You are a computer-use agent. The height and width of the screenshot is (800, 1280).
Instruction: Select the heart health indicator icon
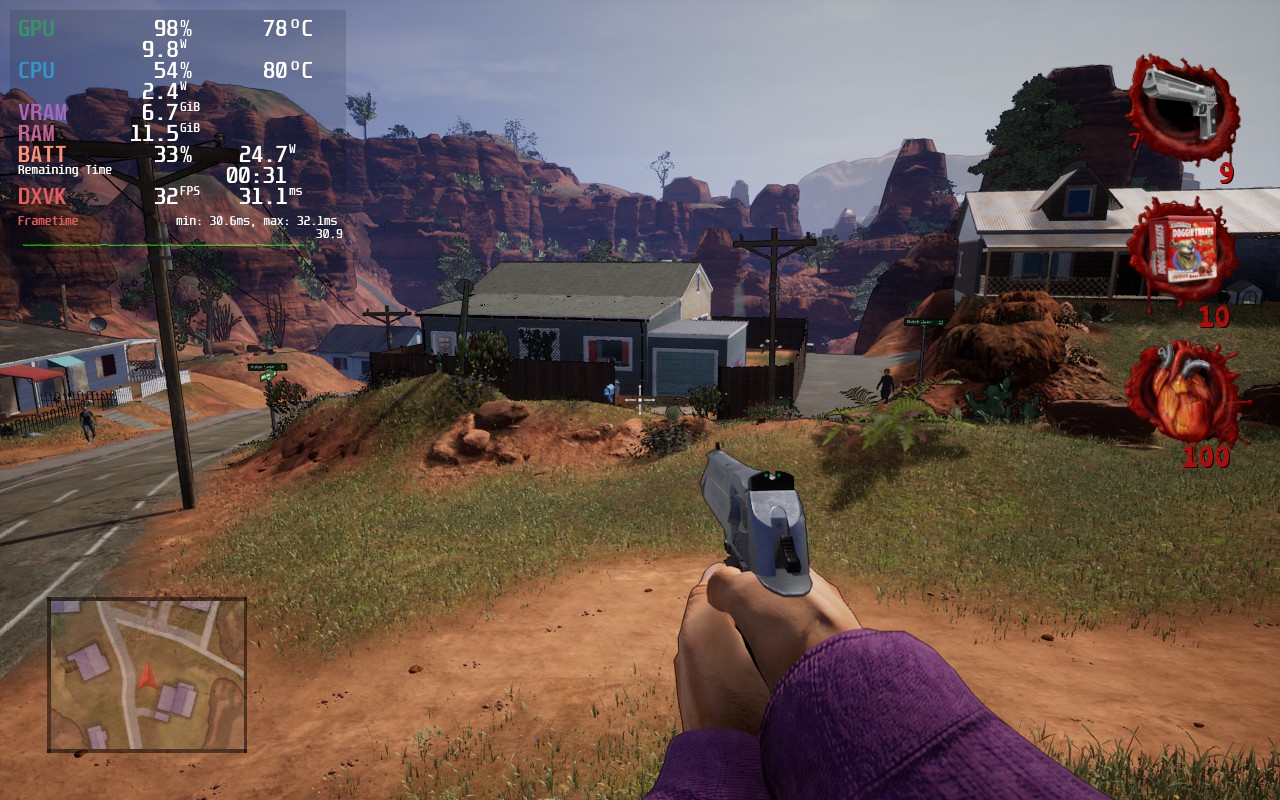1184,398
